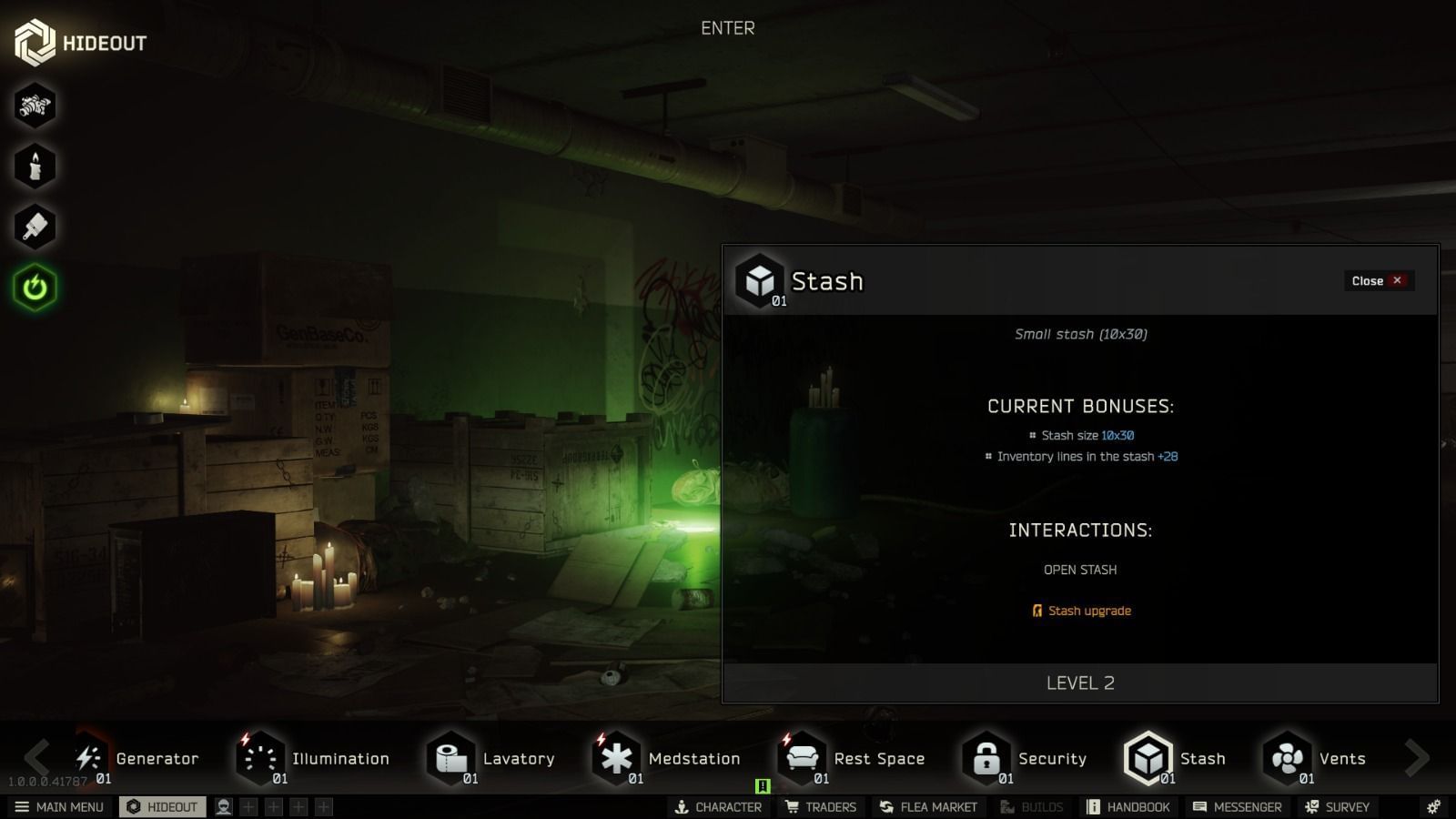This screenshot has height=819, width=1456.
Task: Select the Vents module icon
Action: 1289,758
